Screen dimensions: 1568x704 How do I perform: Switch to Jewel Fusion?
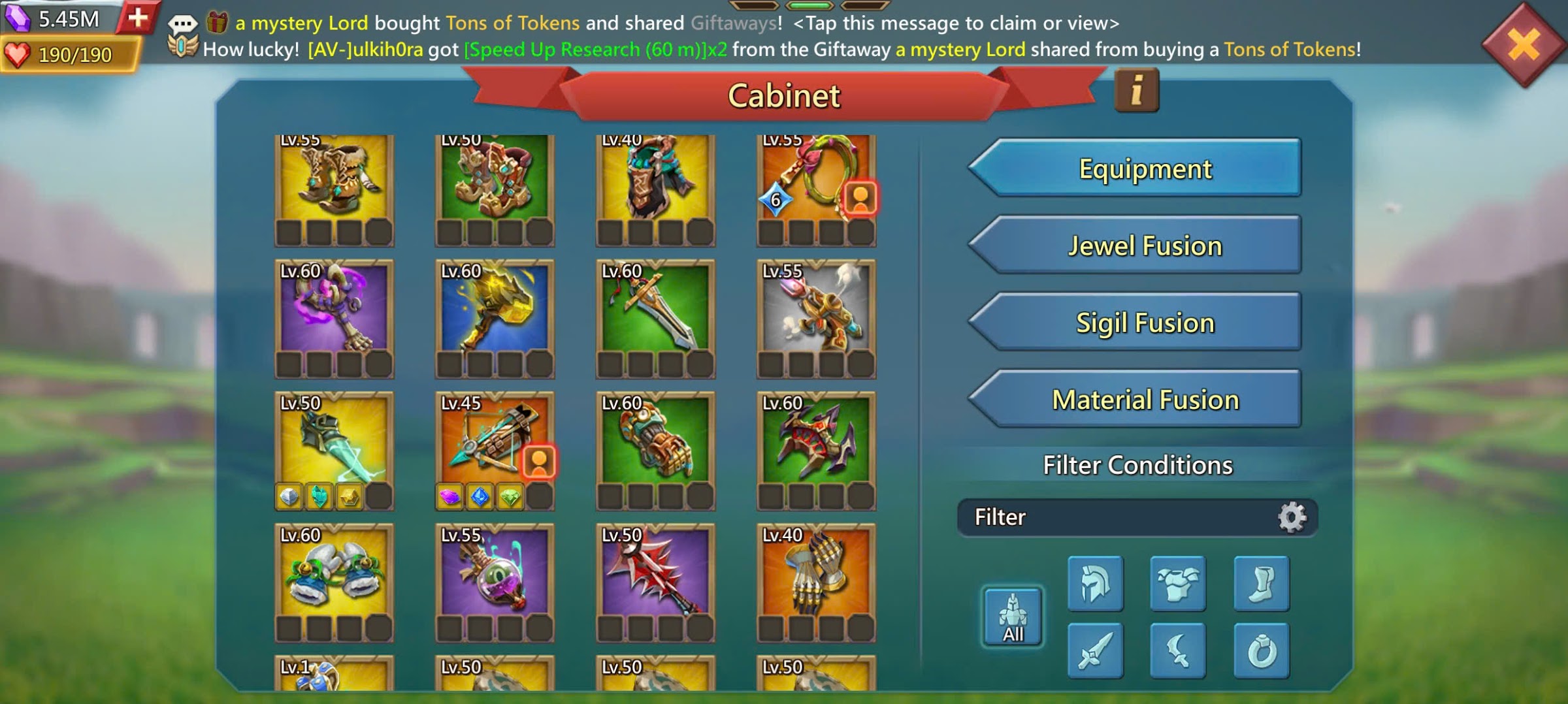click(1137, 246)
